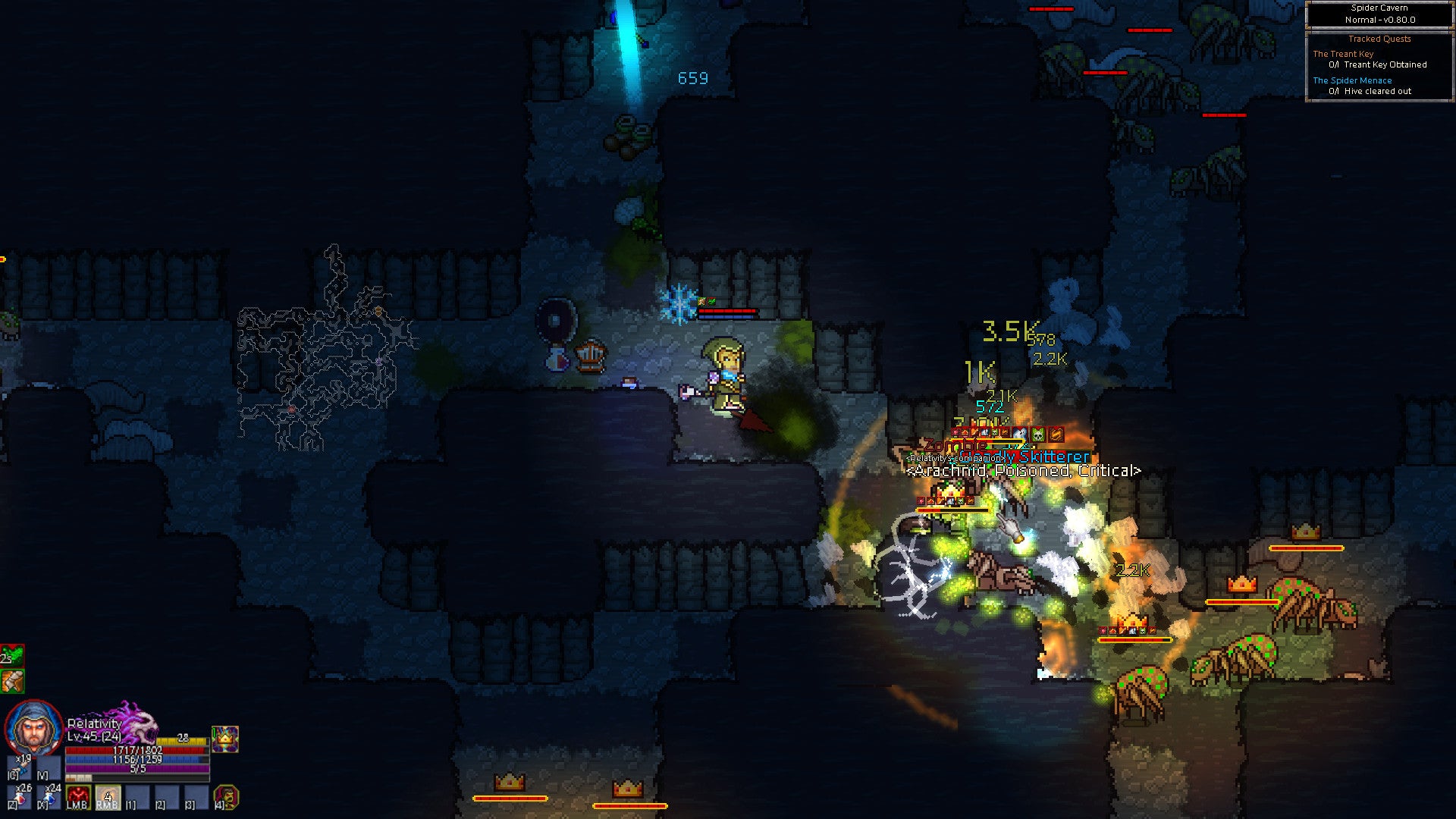Select the red health potion slot
The image size is (1456, 819).
point(18,796)
